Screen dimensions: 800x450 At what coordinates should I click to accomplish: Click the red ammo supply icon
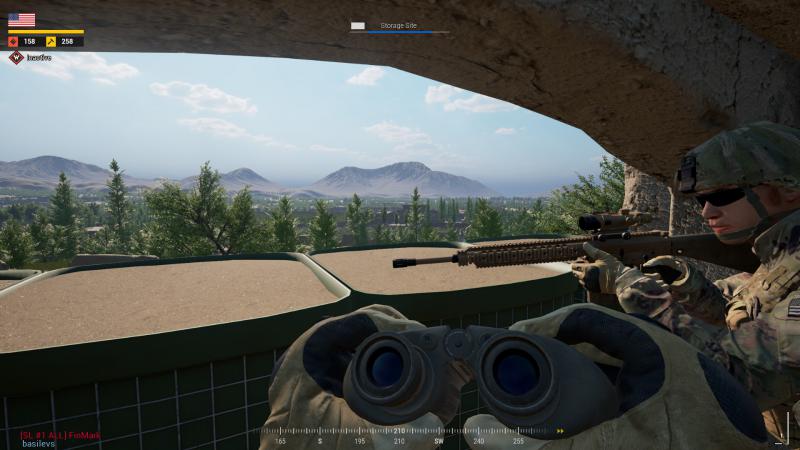point(13,42)
